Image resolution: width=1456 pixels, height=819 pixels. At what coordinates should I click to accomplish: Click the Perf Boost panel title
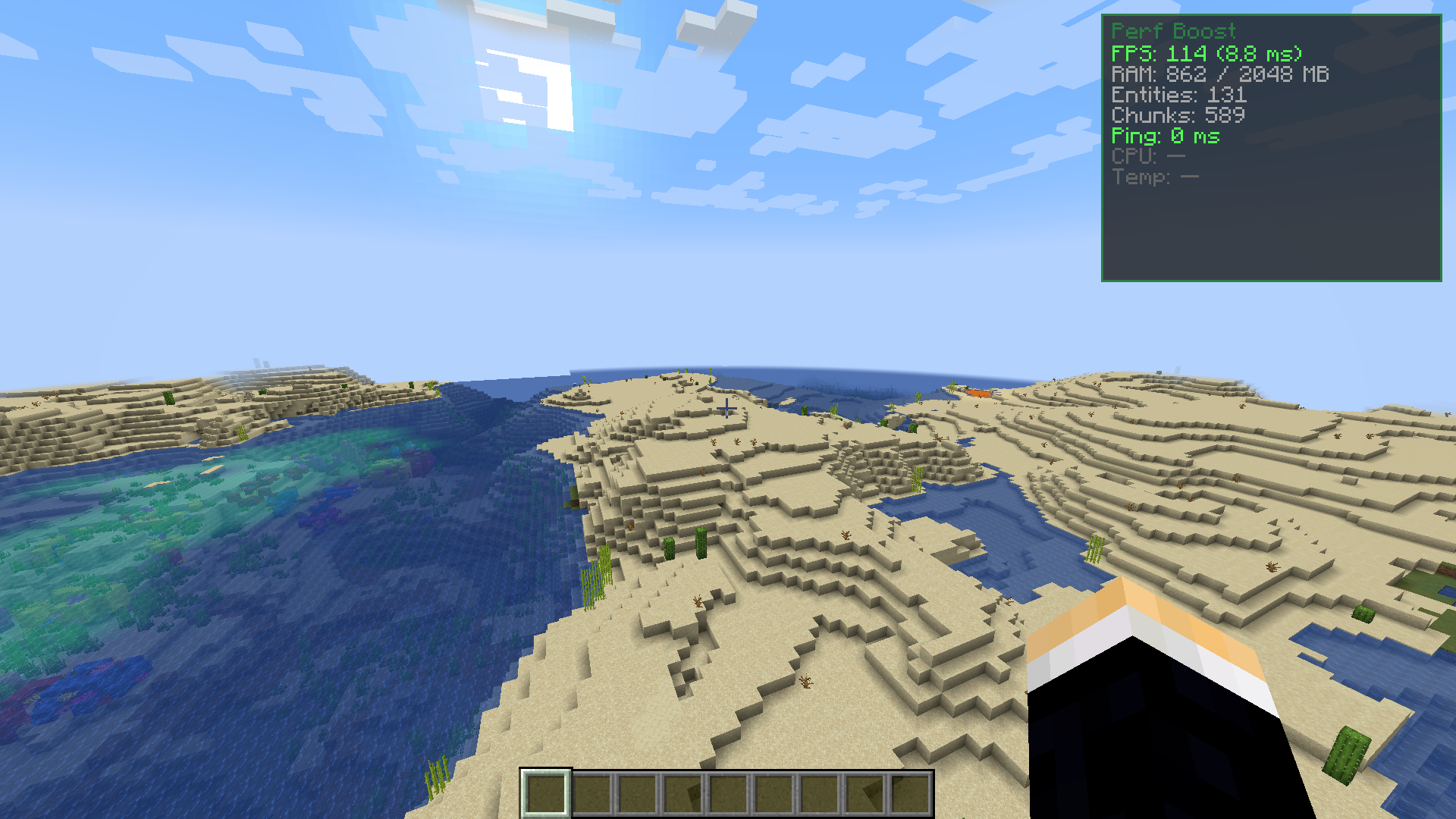pyautogui.click(x=1173, y=32)
